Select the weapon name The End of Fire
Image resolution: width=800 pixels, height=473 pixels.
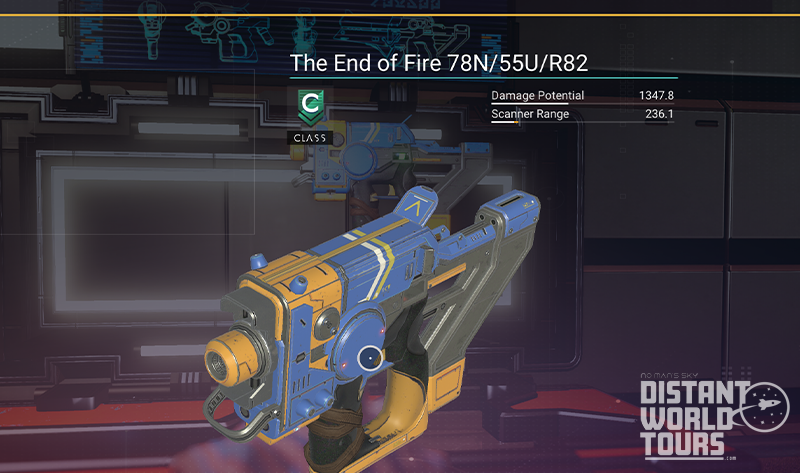click(x=438, y=64)
